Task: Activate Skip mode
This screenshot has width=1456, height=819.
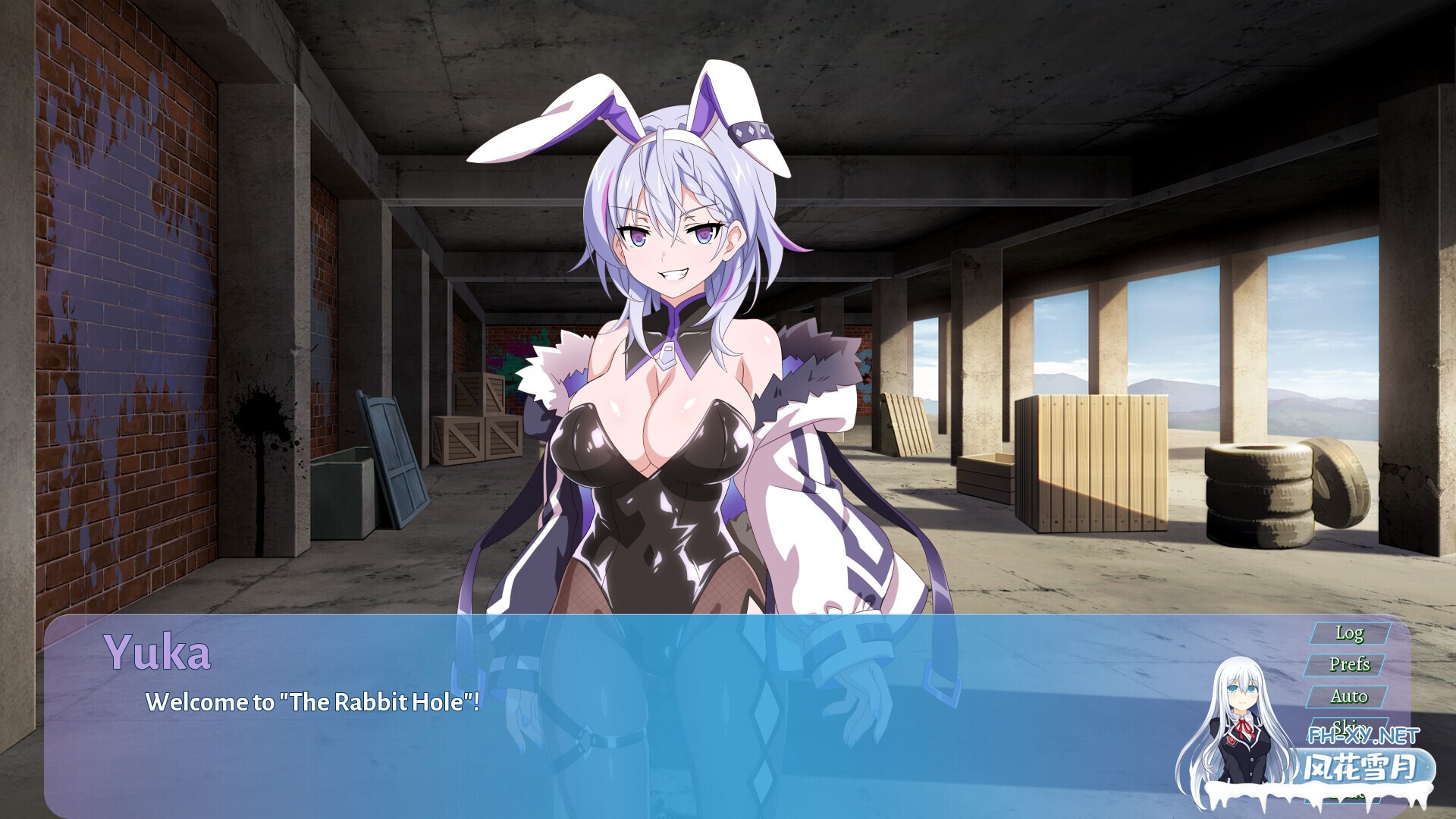Action: click(x=1350, y=726)
